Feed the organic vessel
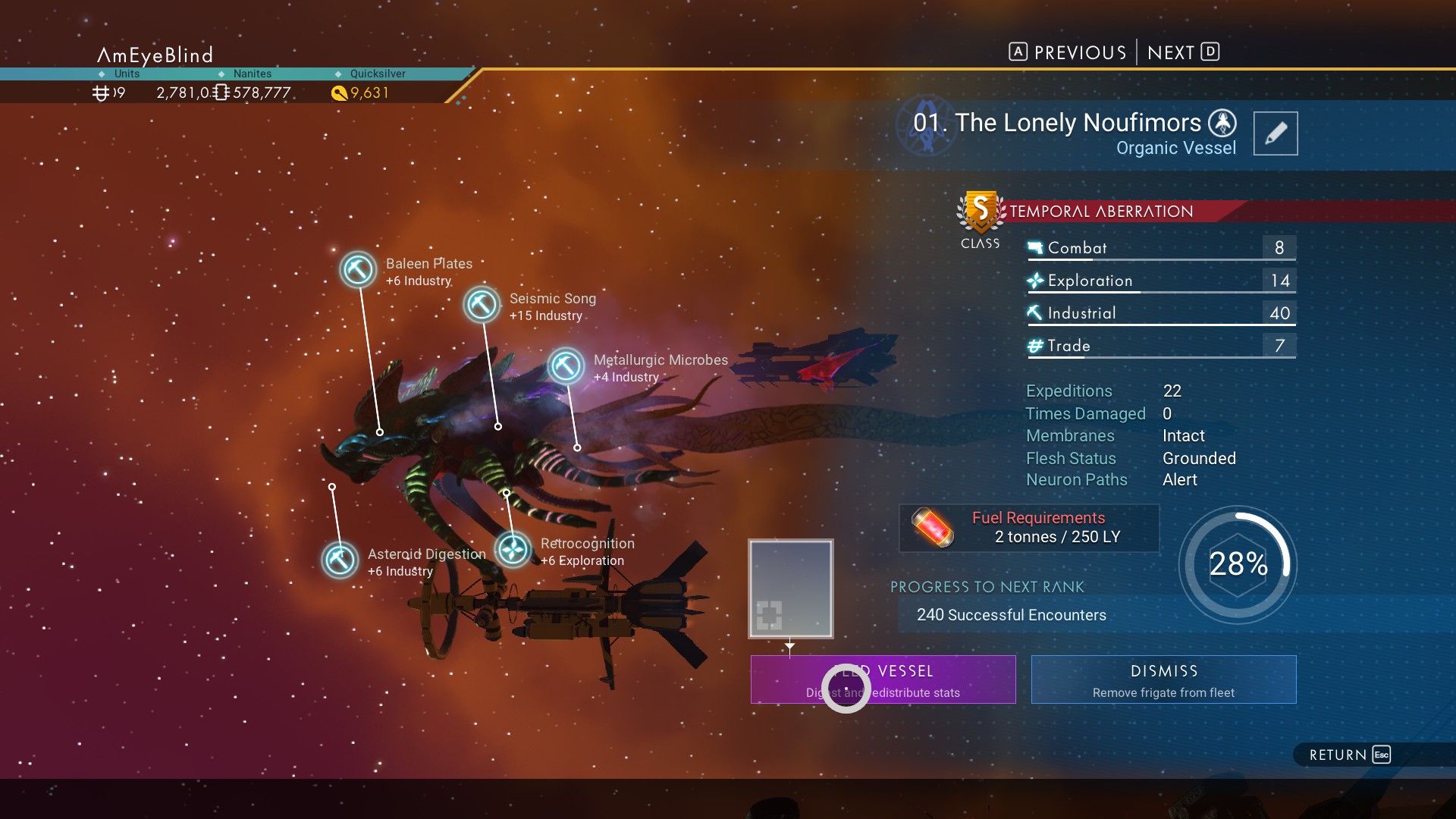The image size is (1456, 819). coord(883,679)
